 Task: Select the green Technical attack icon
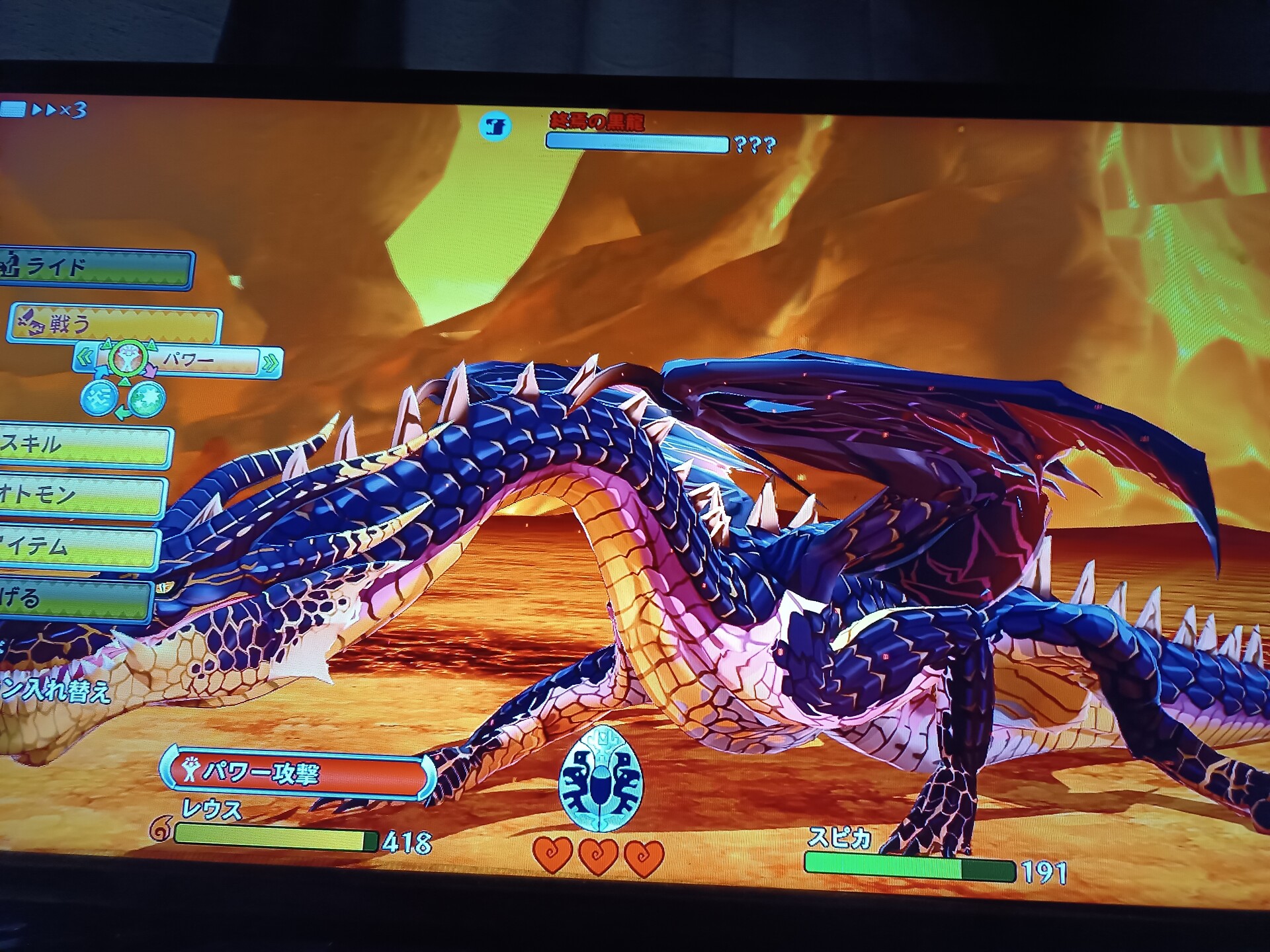click(146, 399)
